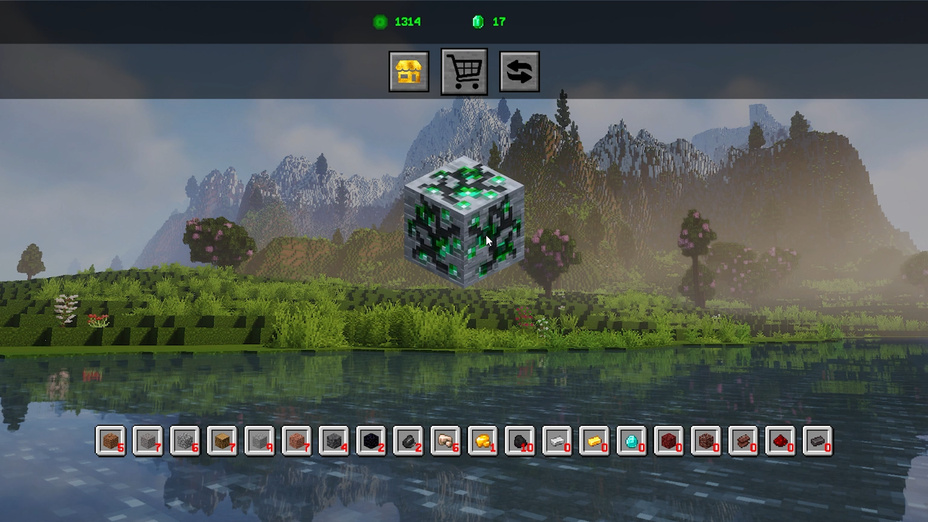Select the clay brick item slot
Viewport: 928px width, 522px height.
click(742, 440)
